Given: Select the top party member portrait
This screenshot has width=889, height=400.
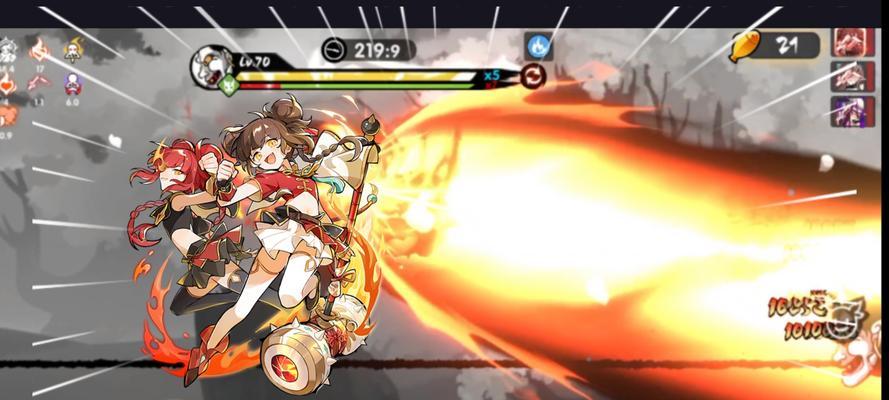Looking at the screenshot, I should [x=852, y=43].
